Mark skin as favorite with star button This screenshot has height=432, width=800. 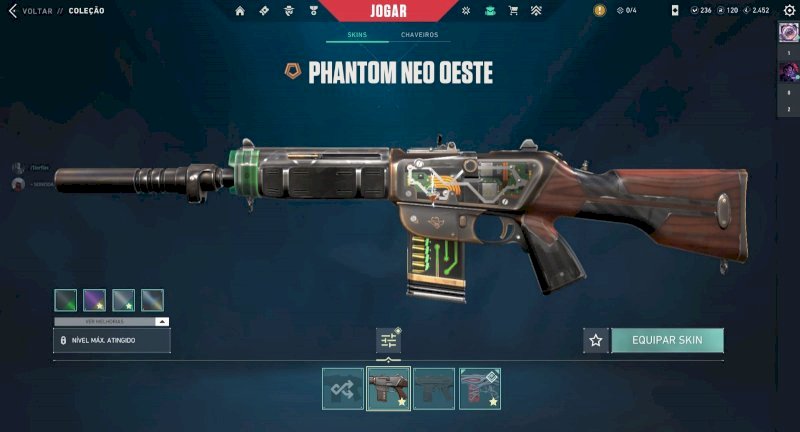click(x=596, y=340)
